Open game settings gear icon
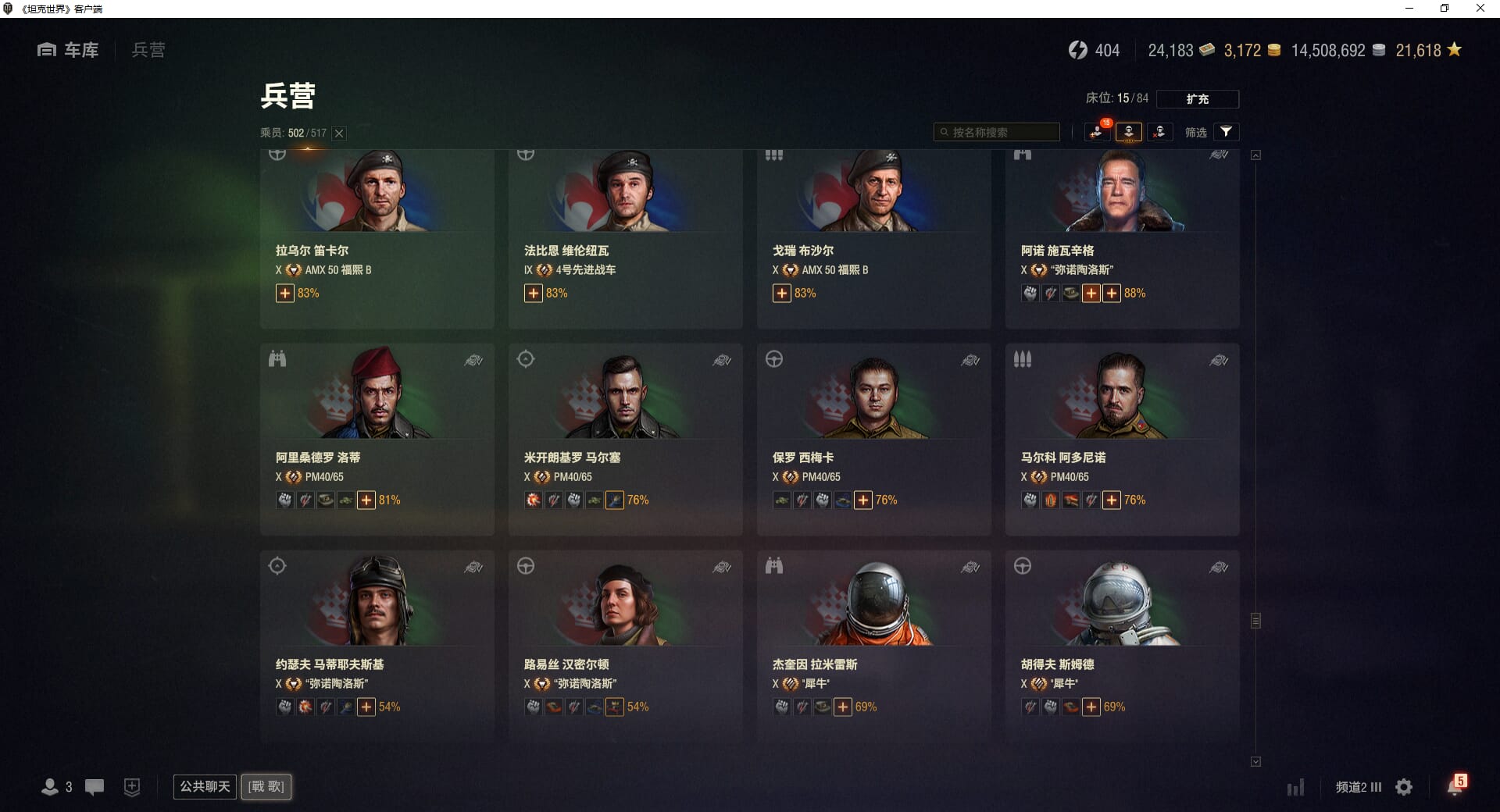 1404,787
